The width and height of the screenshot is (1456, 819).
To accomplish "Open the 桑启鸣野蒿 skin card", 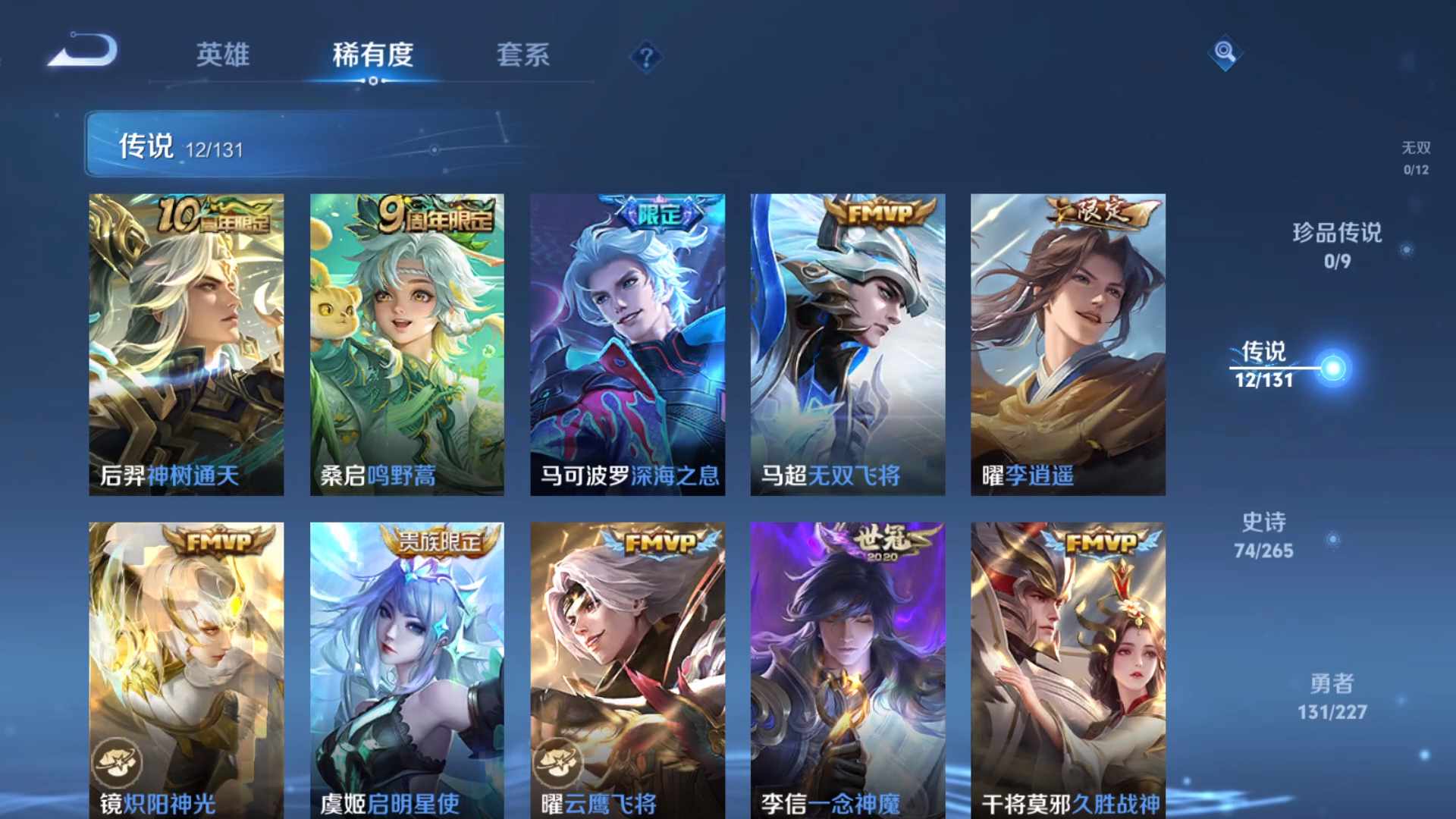I will coord(406,341).
